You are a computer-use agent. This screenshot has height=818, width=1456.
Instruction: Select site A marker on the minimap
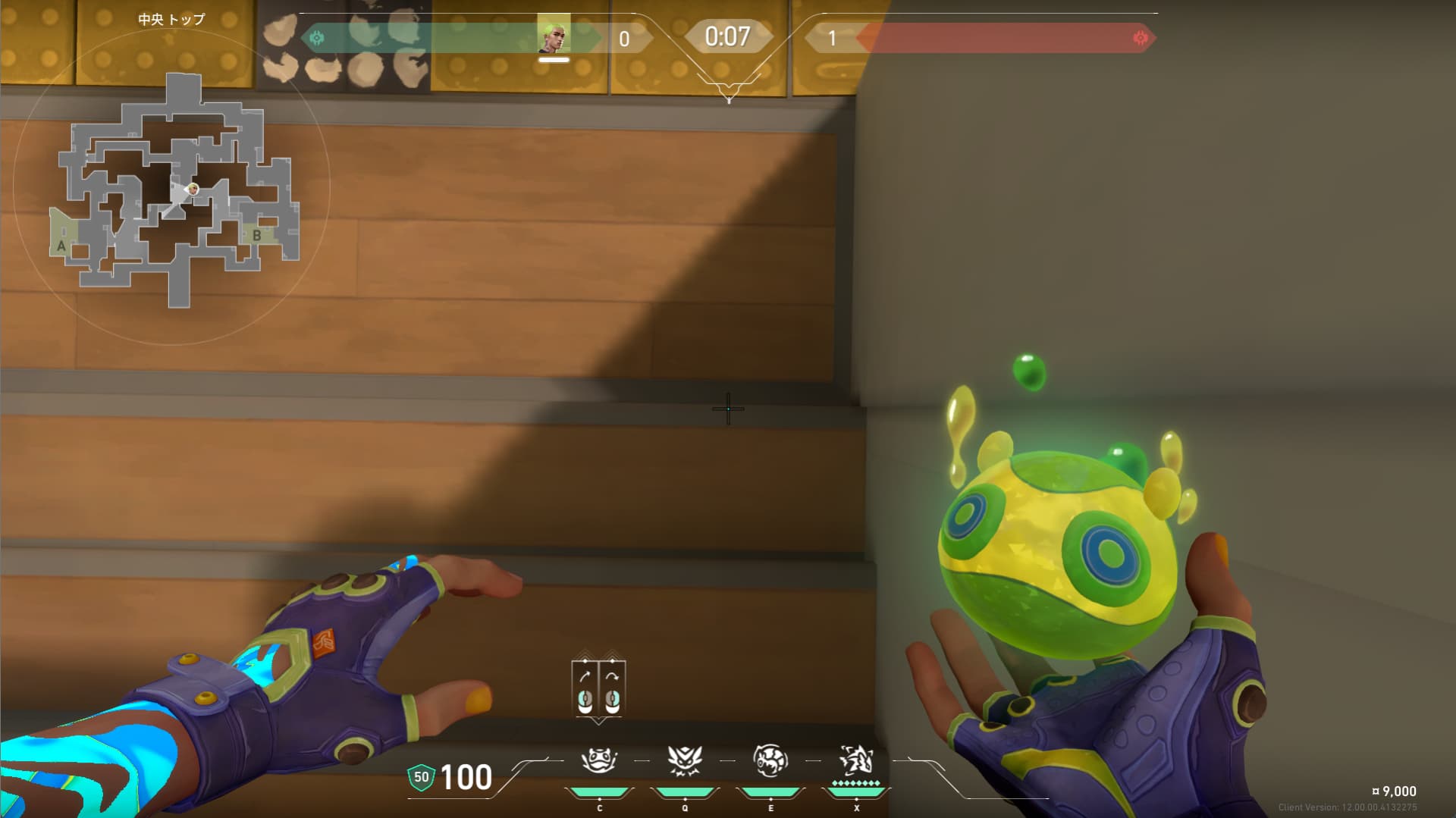click(61, 246)
